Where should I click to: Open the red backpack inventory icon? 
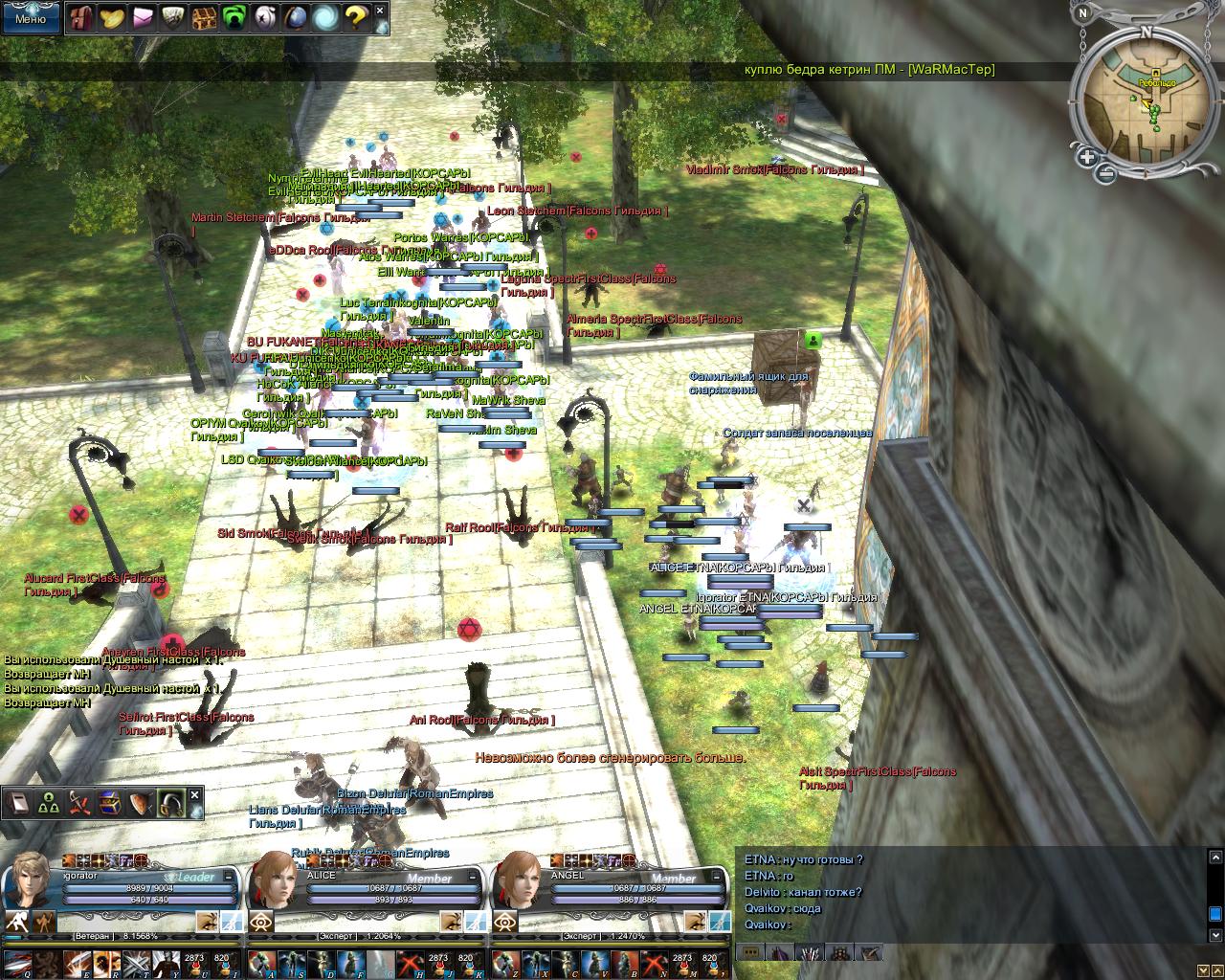[81, 17]
